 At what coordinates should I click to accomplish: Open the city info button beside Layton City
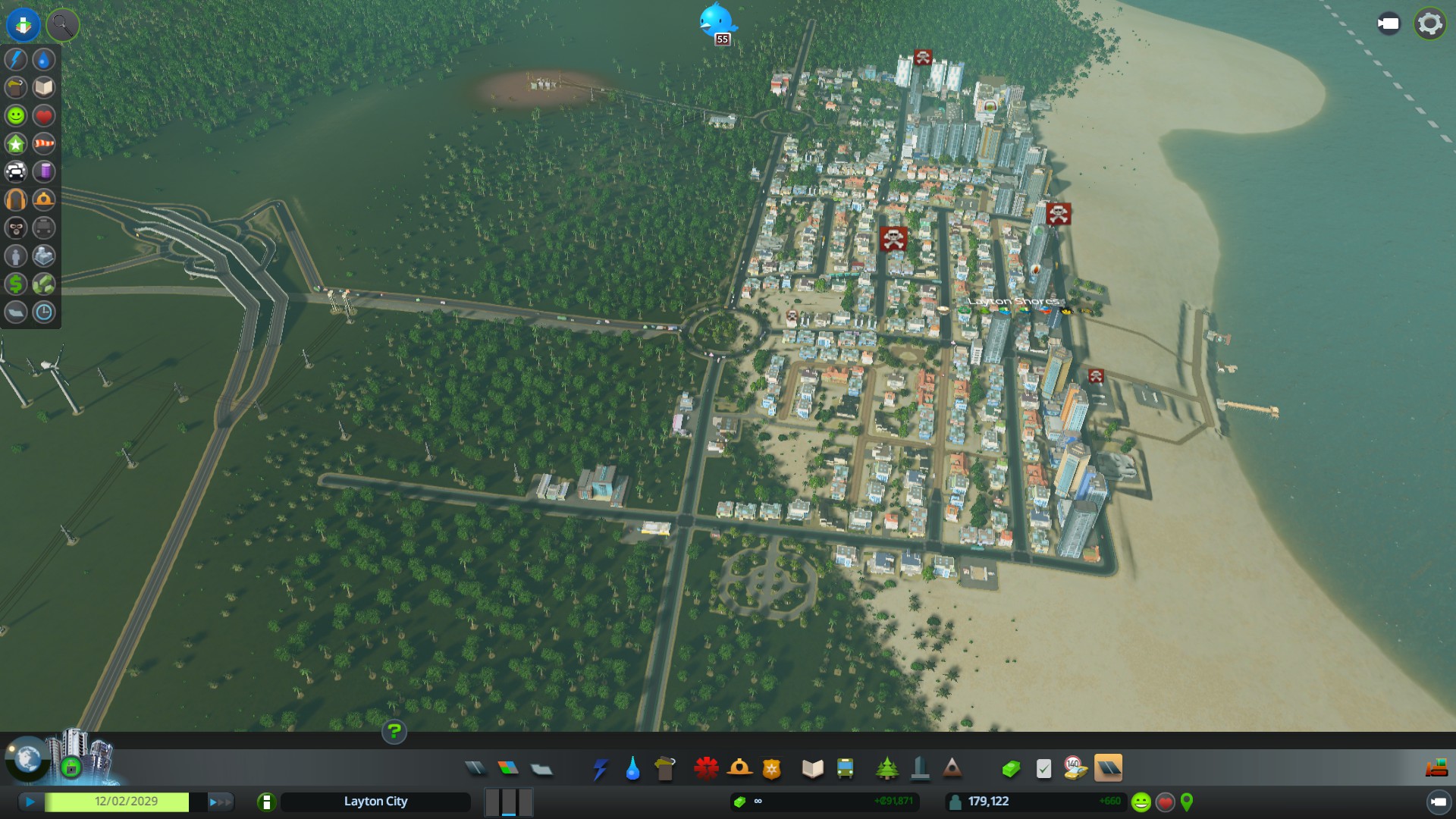(x=266, y=802)
